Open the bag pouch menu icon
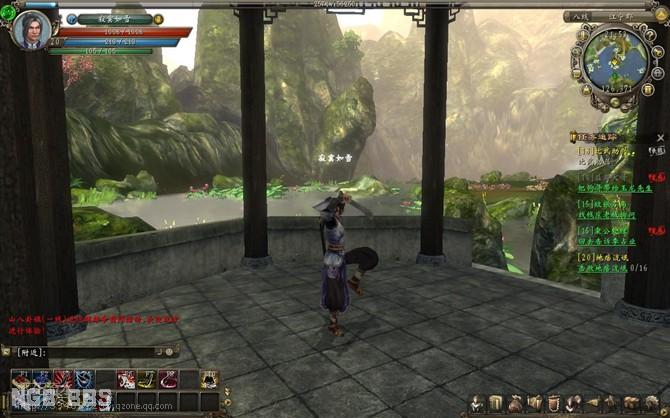The height and width of the screenshot is (418, 670). 515,402
